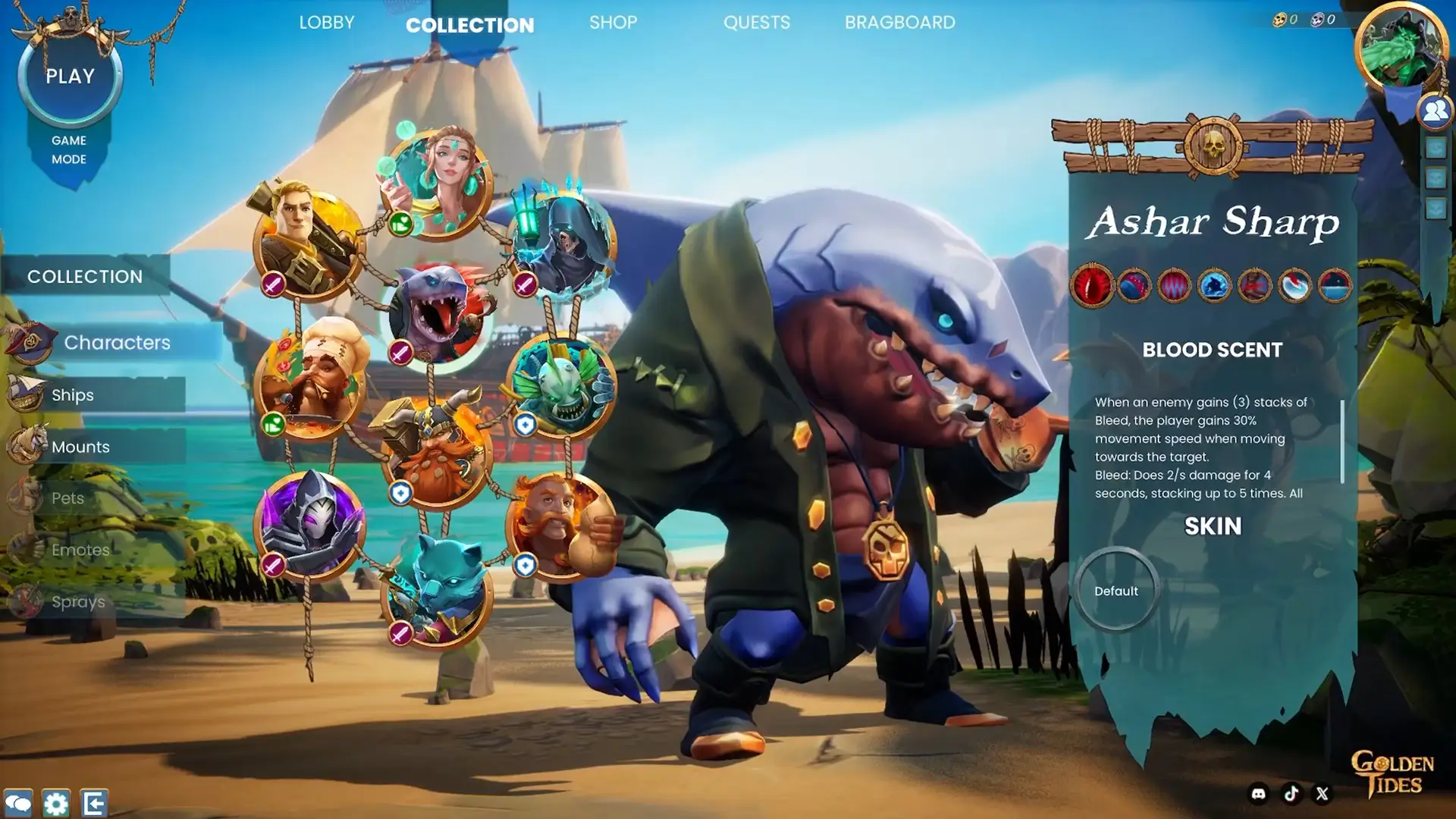Open the Quests menu
This screenshot has width=1456, height=819.
coord(757,23)
